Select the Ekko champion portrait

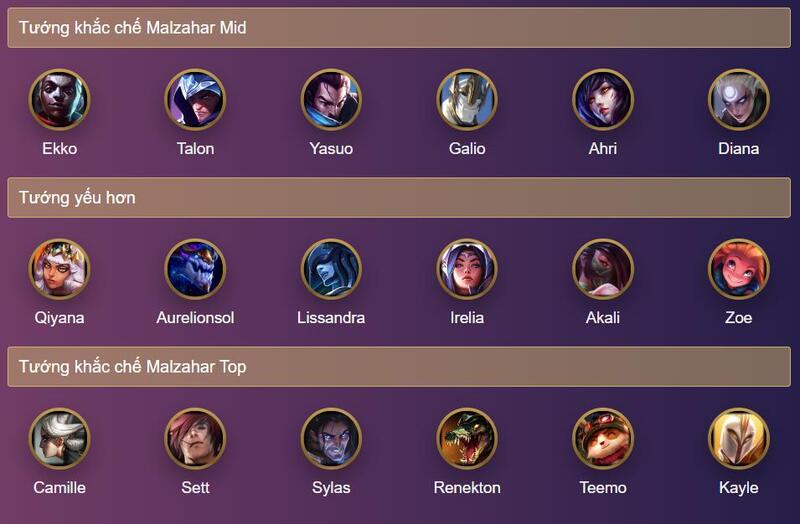click(x=59, y=99)
